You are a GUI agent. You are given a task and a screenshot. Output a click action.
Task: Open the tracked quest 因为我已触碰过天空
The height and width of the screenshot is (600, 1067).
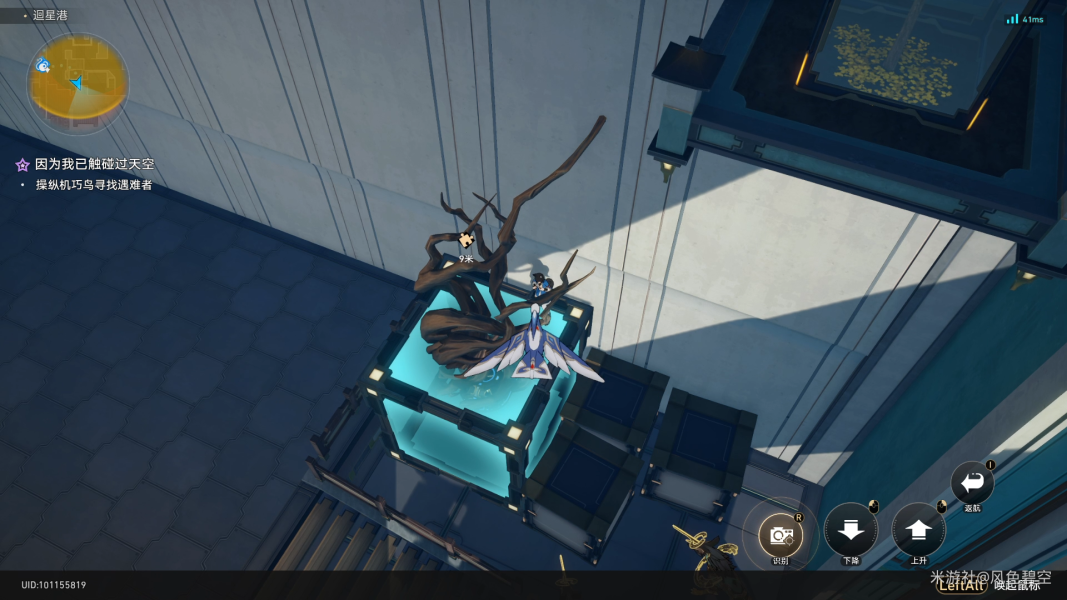pyautogui.click(x=94, y=164)
